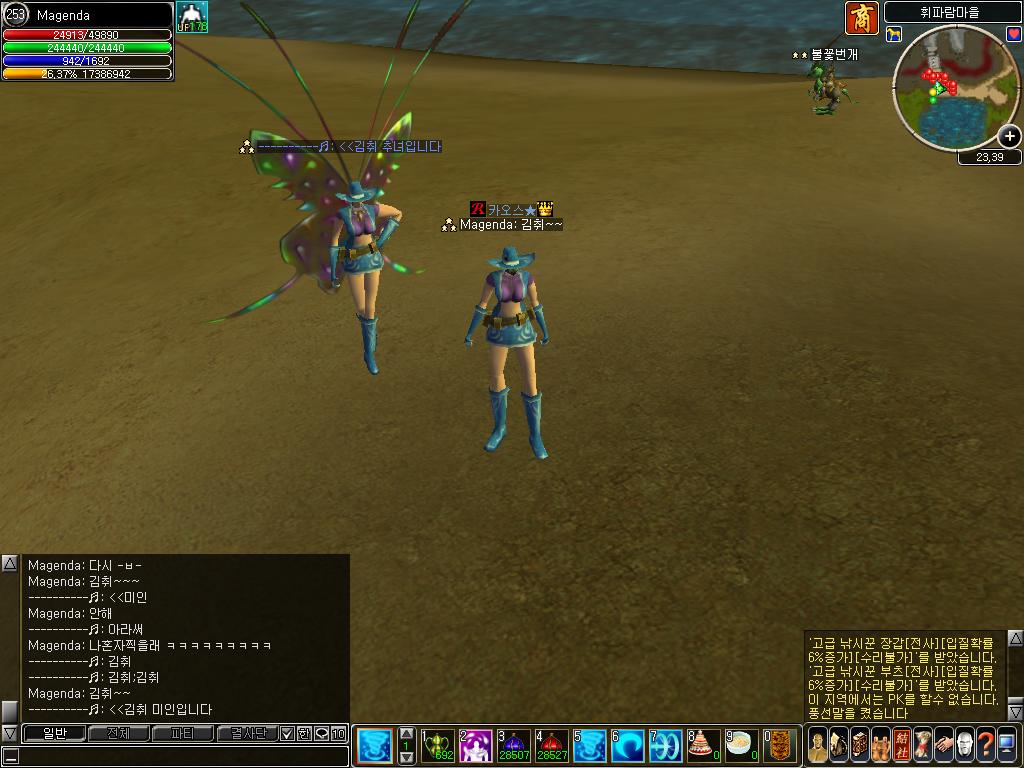Click the yellow horse mount icon

(x=894, y=35)
